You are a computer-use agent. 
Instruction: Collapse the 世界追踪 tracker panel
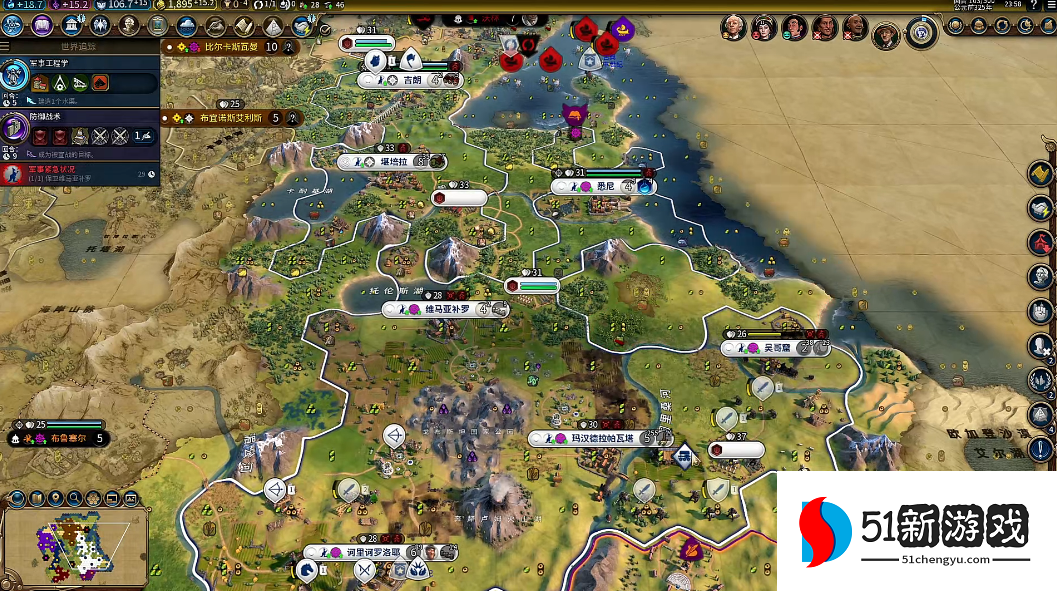[8, 46]
